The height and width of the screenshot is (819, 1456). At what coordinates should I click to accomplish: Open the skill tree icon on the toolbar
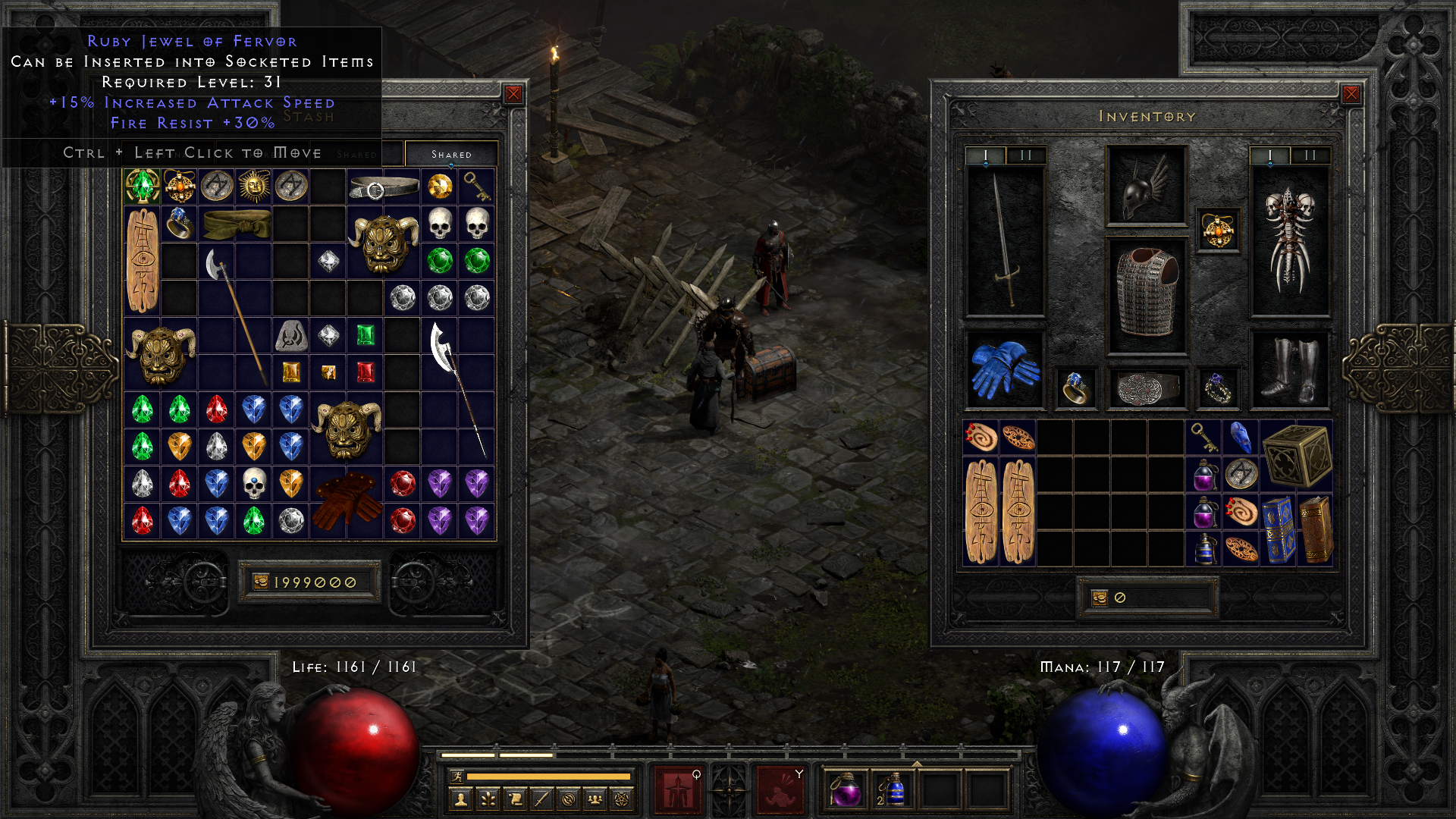tap(488, 801)
